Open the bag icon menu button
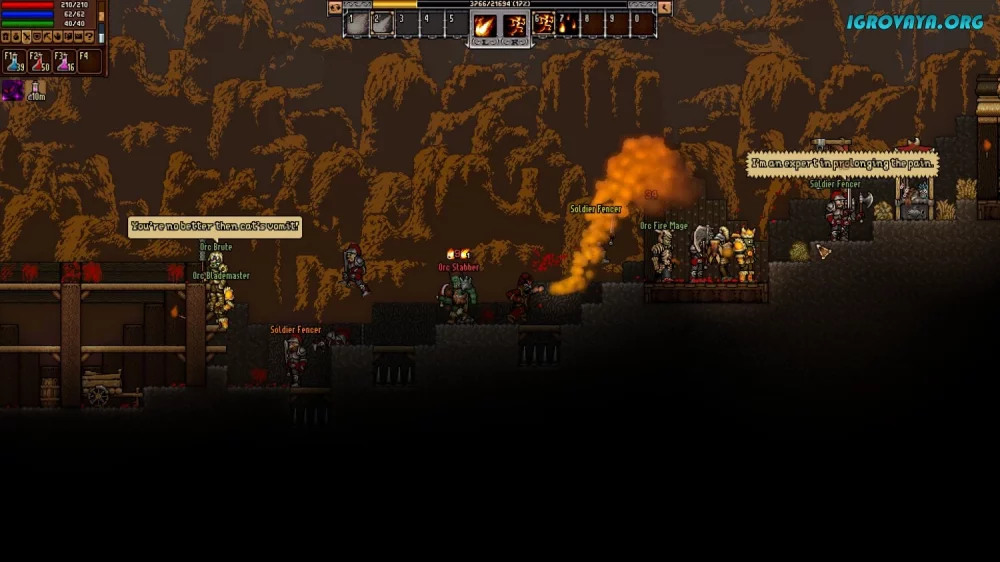1000x562 pixels. coord(16,37)
